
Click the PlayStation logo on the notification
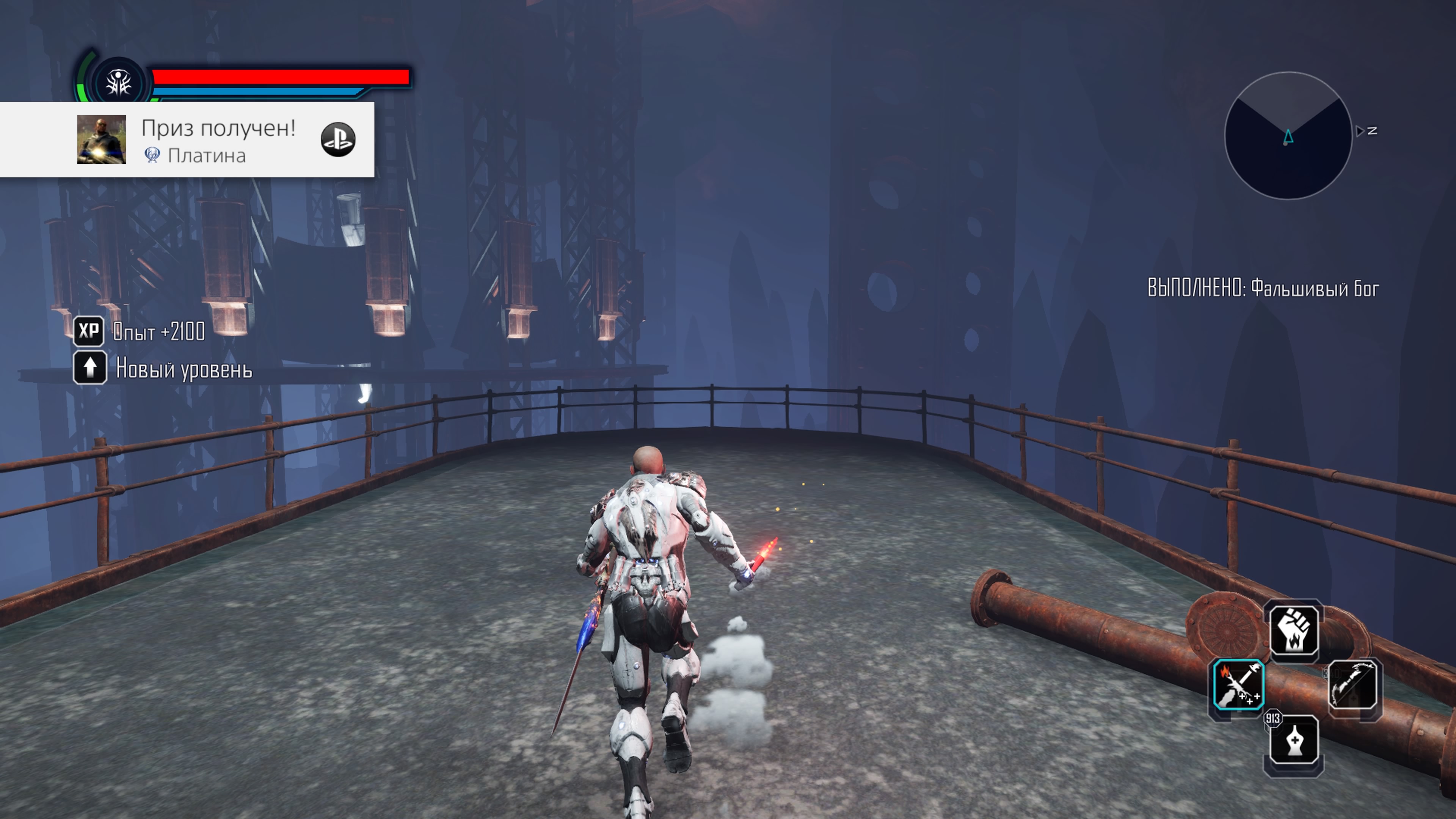(338, 140)
